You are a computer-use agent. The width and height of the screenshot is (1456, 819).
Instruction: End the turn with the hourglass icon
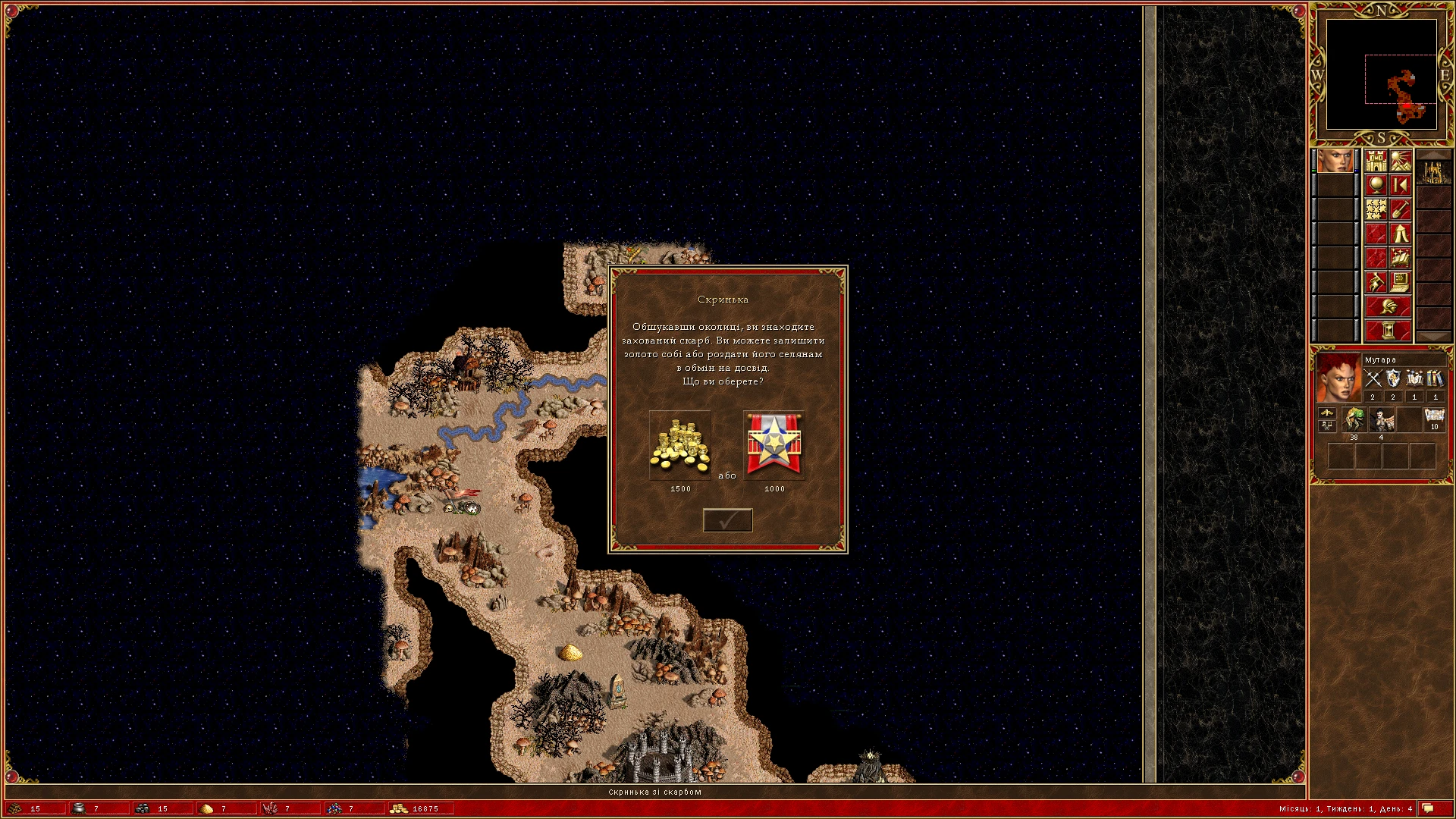pyautogui.click(x=1389, y=329)
